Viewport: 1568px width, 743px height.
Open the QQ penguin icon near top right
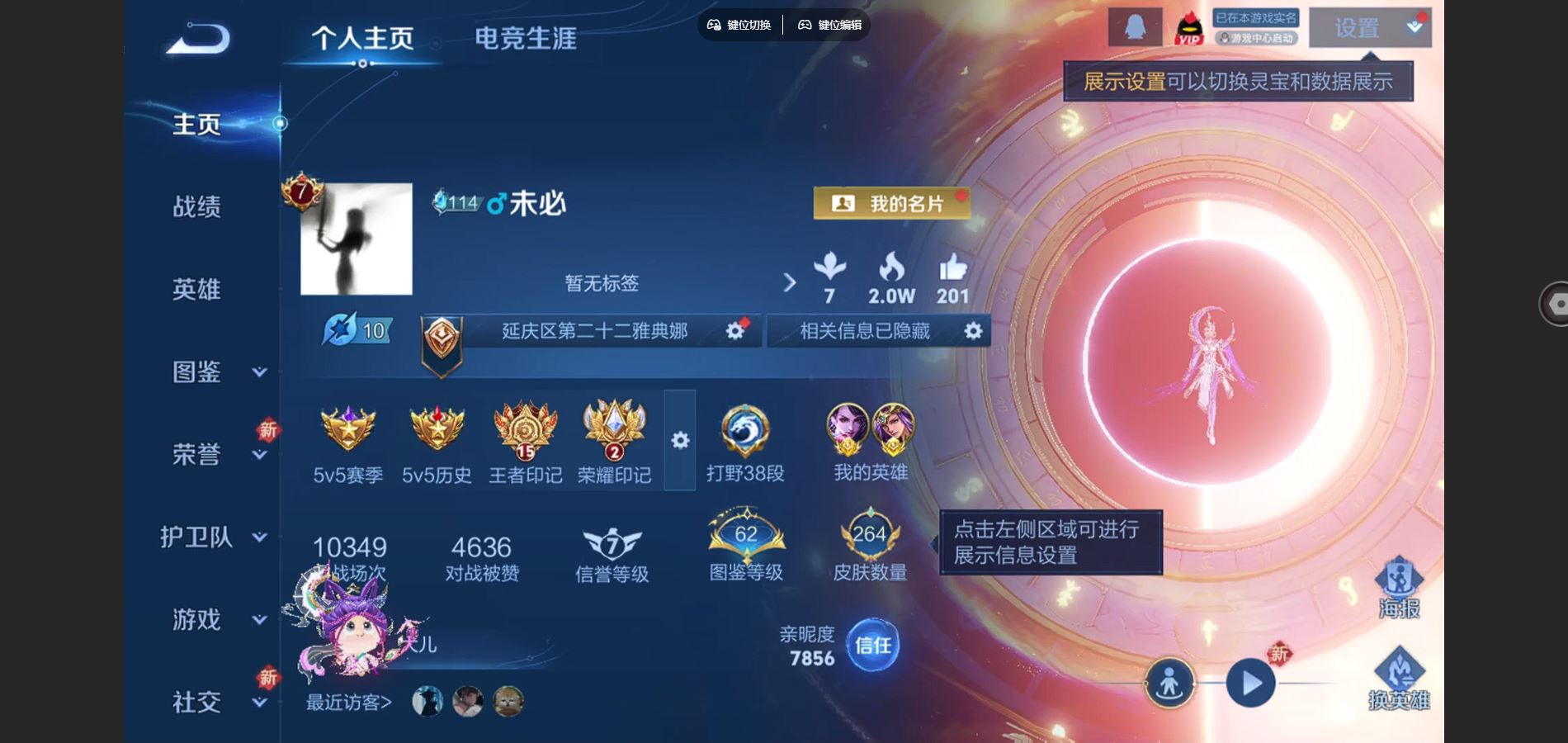click(1134, 26)
